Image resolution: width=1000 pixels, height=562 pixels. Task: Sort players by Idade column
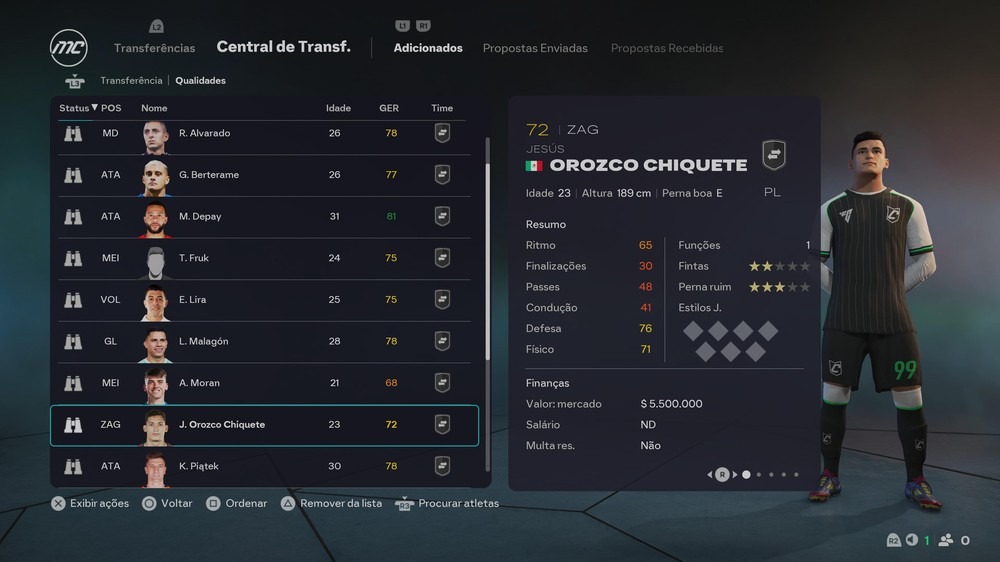click(x=338, y=108)
